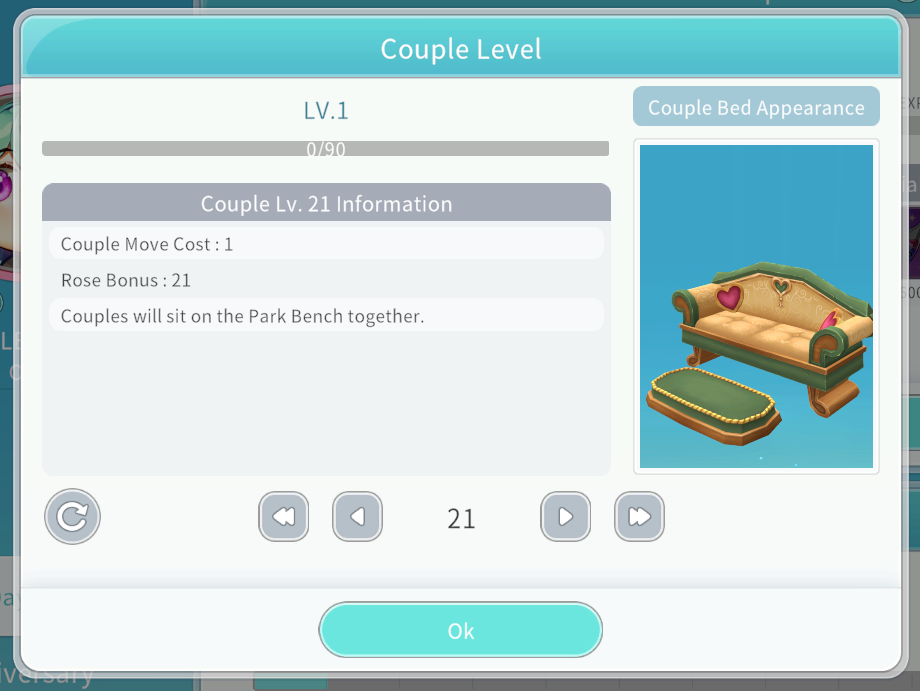Skip ahead with the double-right arrow
Viewport: 920px width, 691px height.
coord(639,517)
